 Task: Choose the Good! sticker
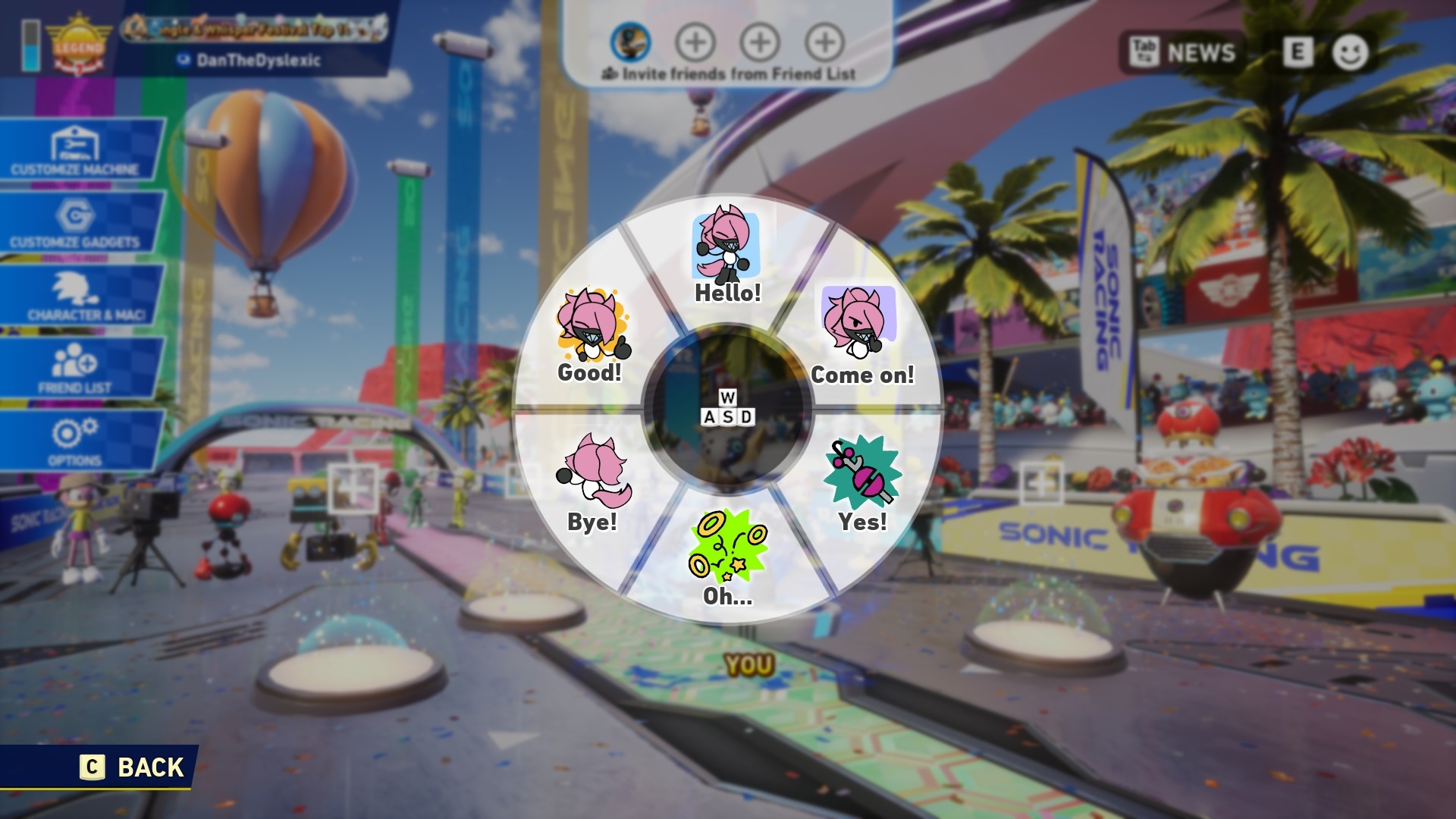591,334
